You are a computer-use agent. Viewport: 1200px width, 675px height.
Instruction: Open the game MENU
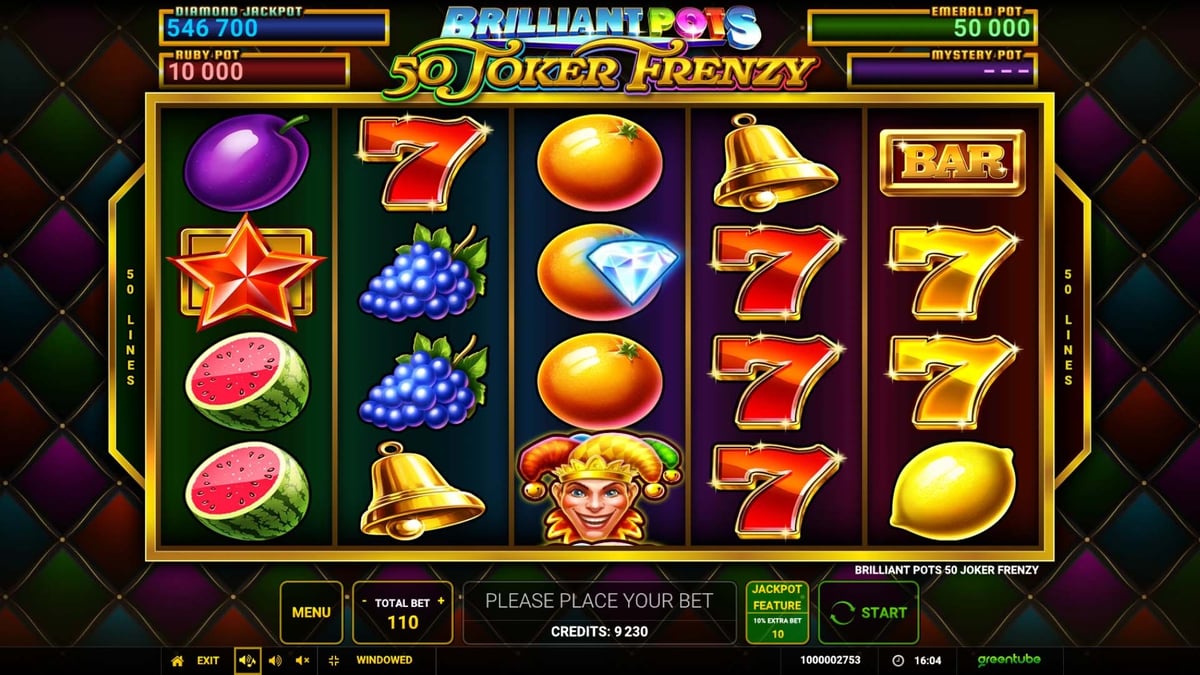click(311, 612)
